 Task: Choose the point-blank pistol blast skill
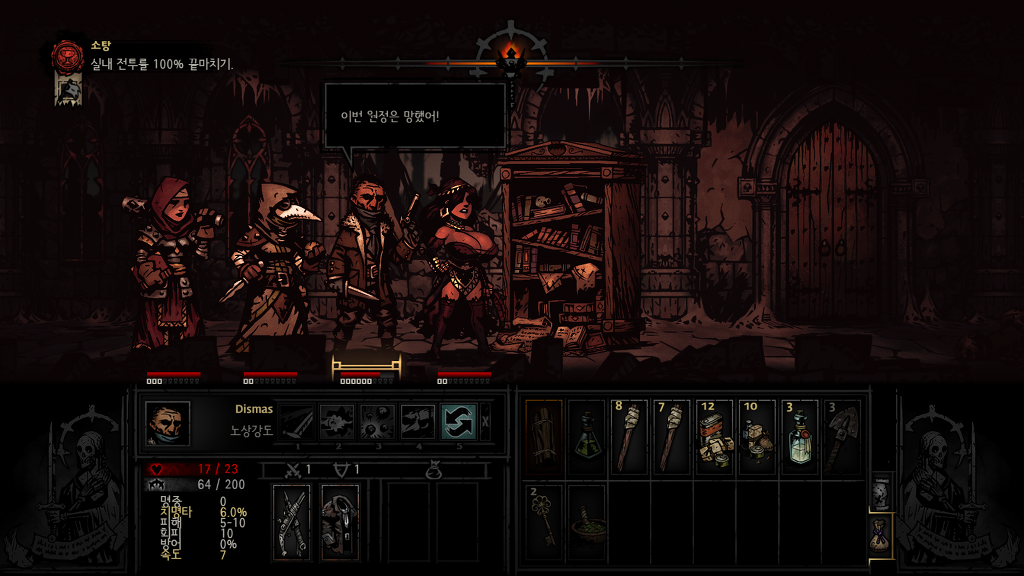[x=338, y=422]
